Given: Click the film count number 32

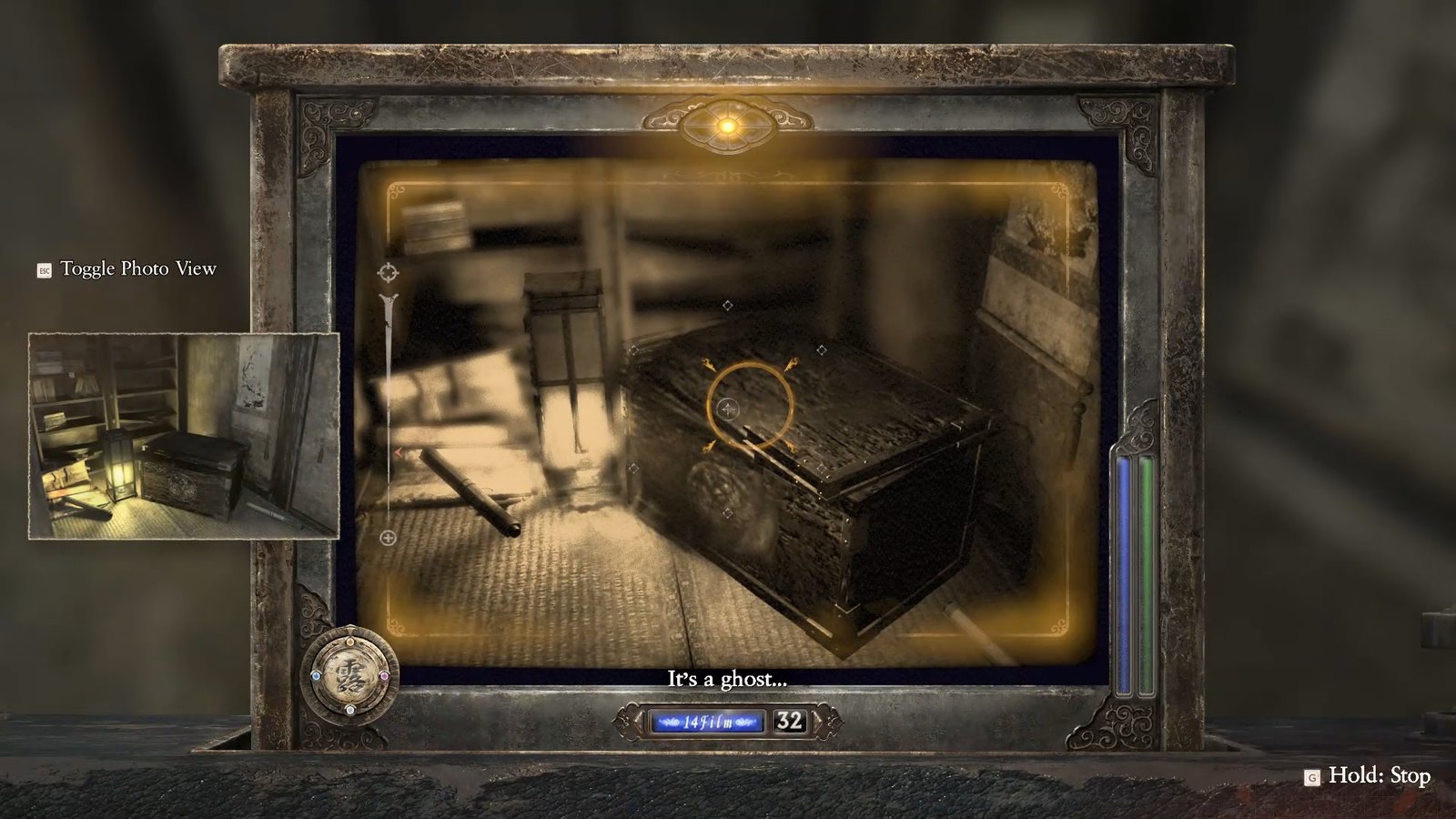Looking at the screenshot, I should (x=788, y=721).
